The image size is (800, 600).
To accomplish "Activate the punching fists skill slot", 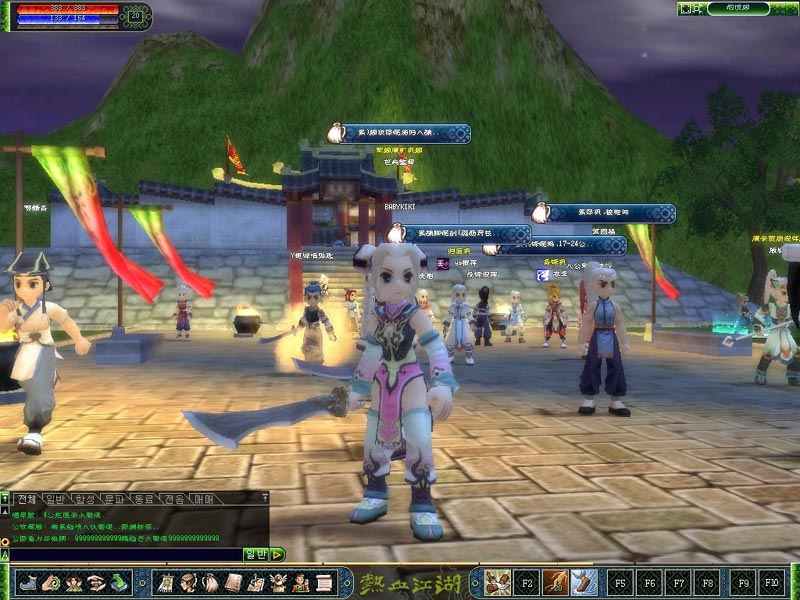I will coord(498,581).
